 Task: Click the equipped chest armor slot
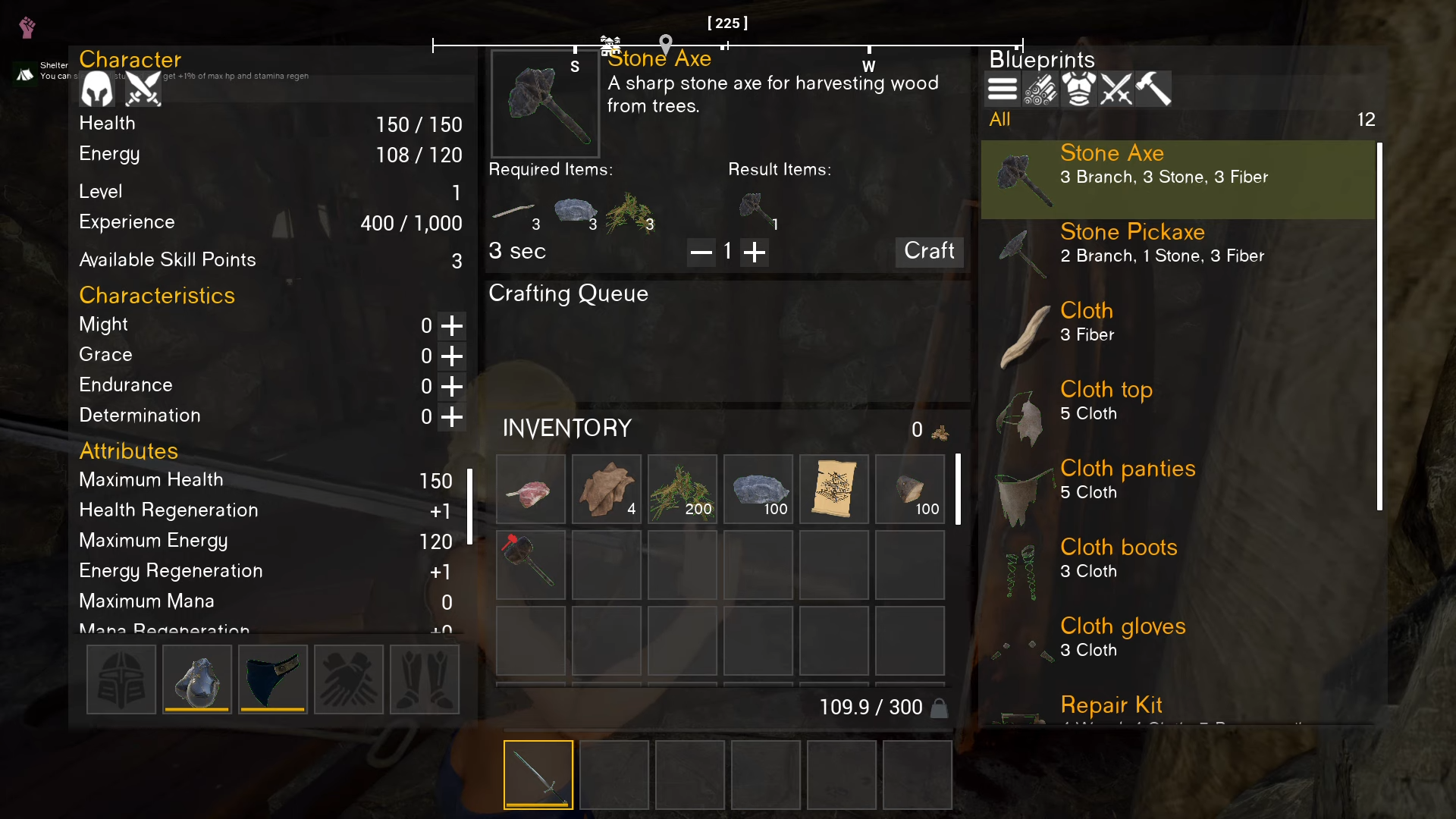pyautogui.click(x=197, y=679)
